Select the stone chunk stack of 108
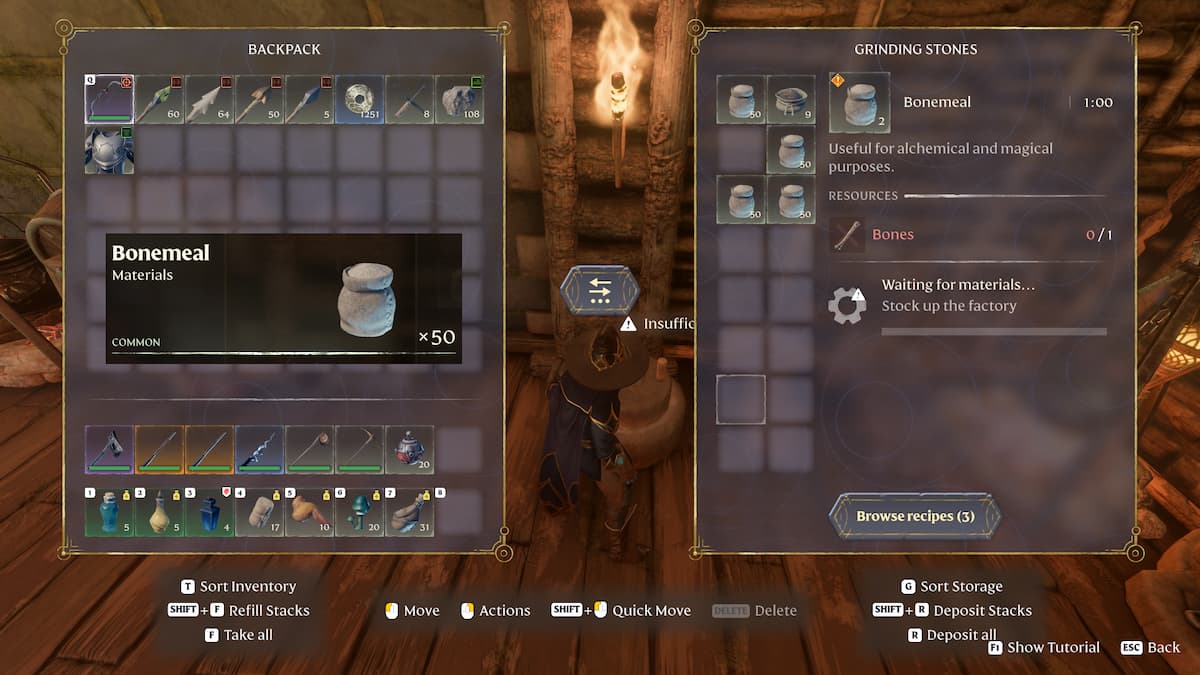This screenshot has height=675, width=1200. [x=459, y=99]
